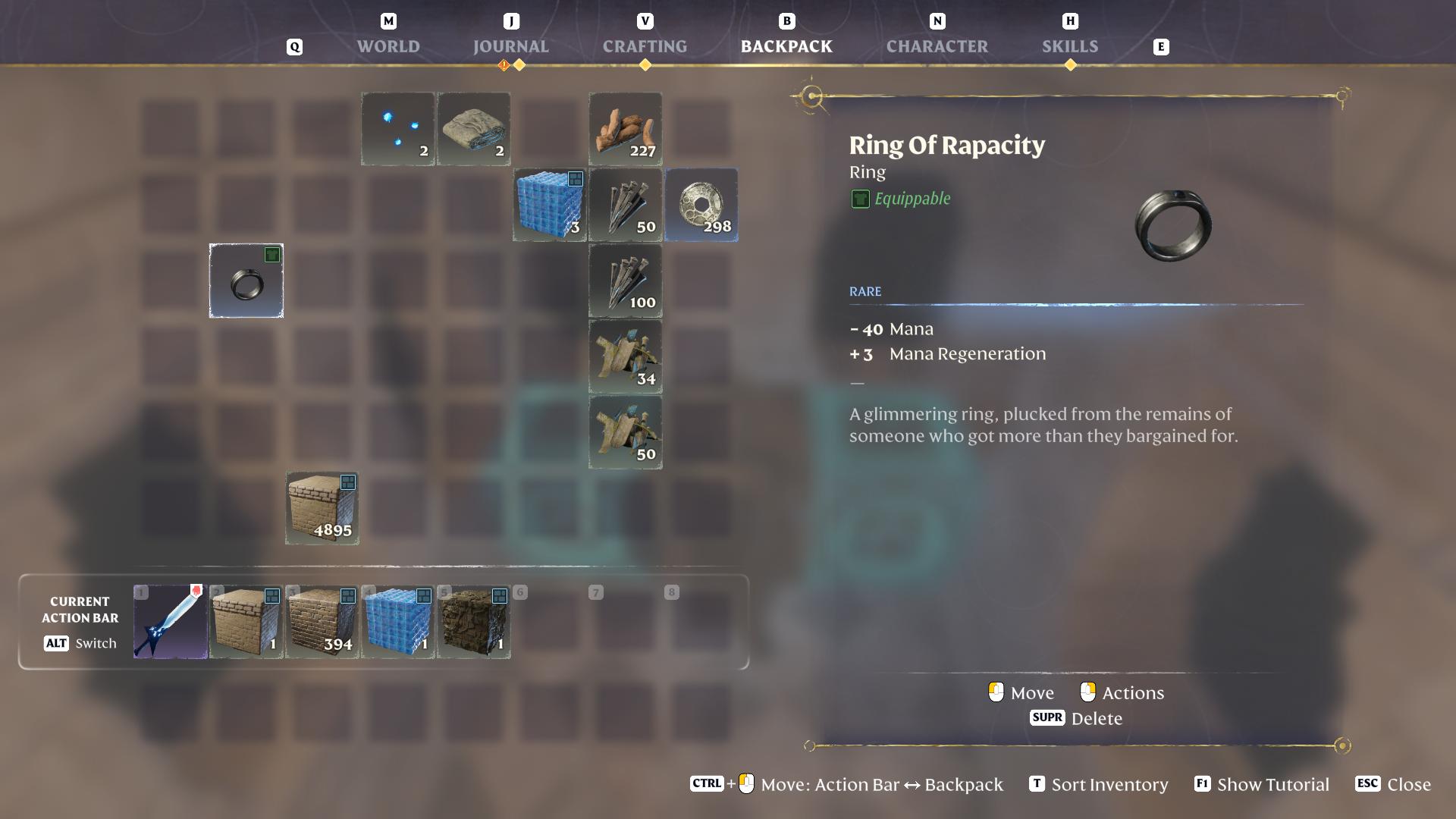The width and height of the screenshot is (1456, 819).
Task: Pick the dark rough block in action bar
Action: pyautogui.click(x=474, y=622)
